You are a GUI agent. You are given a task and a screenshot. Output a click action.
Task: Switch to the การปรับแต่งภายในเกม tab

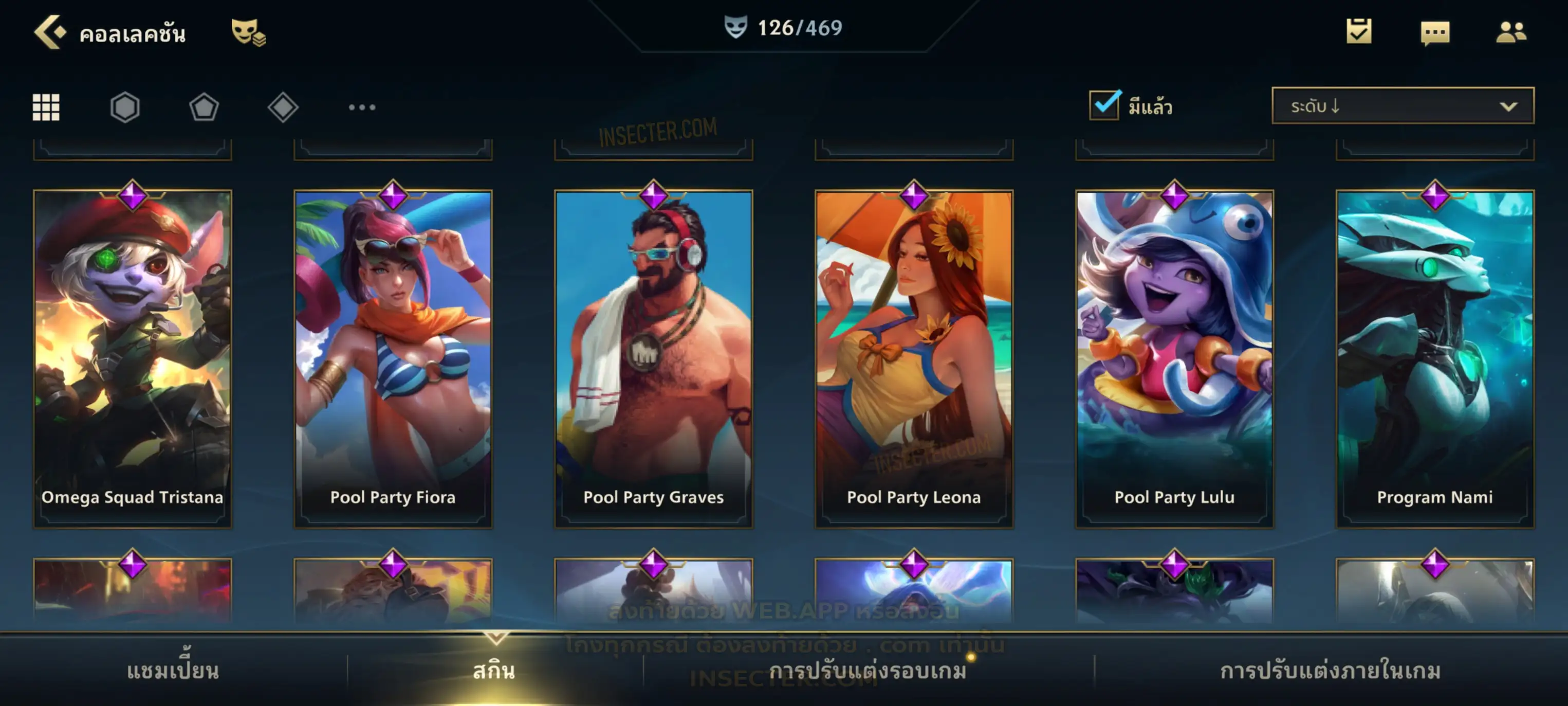click(x=1331, y=671)
